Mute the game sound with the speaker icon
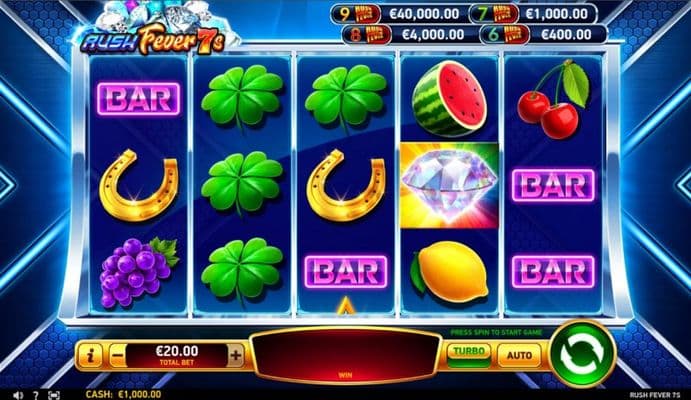The height and width of the screenshot is (400, 691). pyautogui.click(x=16, y=394)
